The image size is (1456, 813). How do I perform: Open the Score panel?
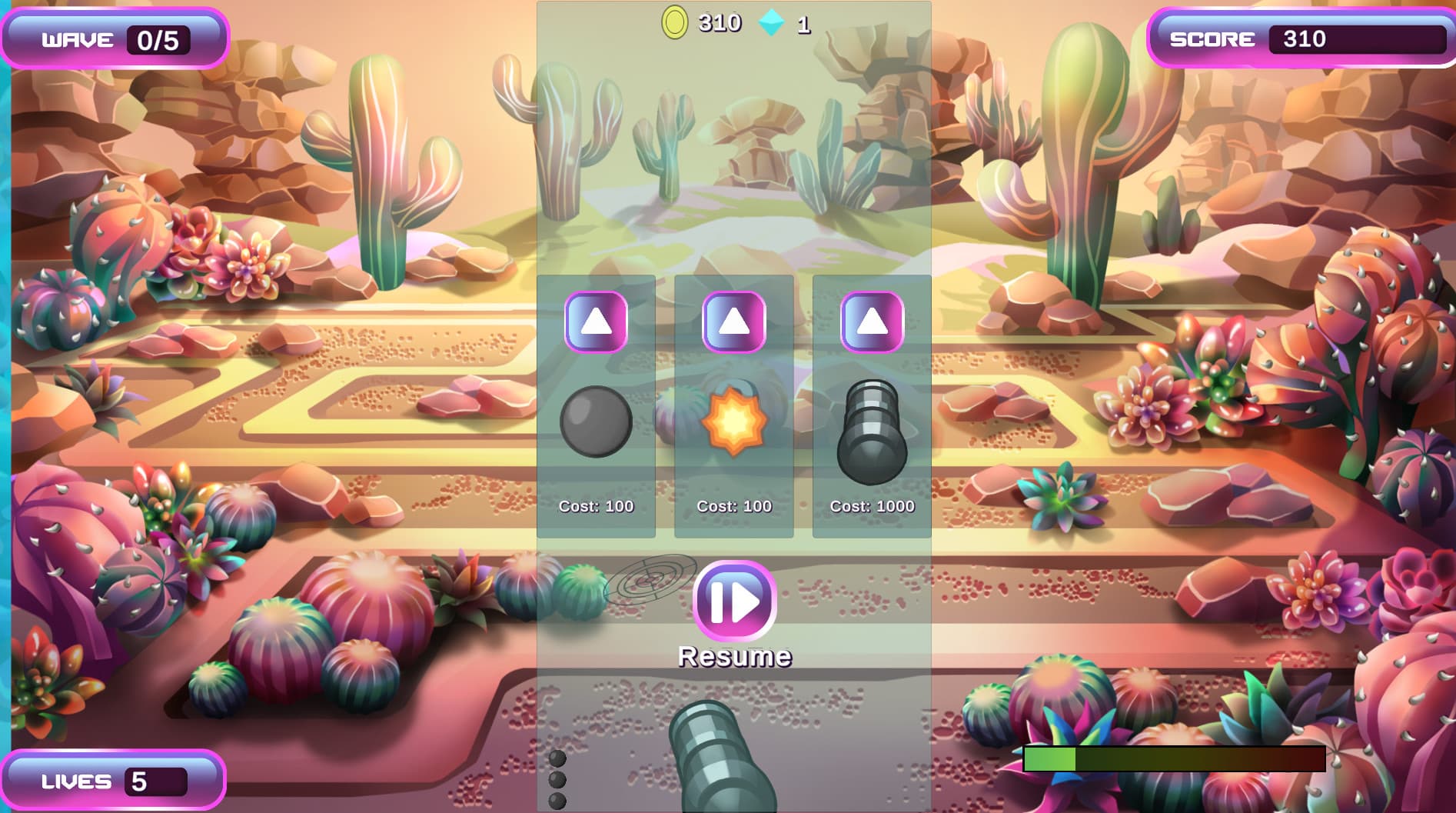pyautogui.click(x=1301, y=37)
